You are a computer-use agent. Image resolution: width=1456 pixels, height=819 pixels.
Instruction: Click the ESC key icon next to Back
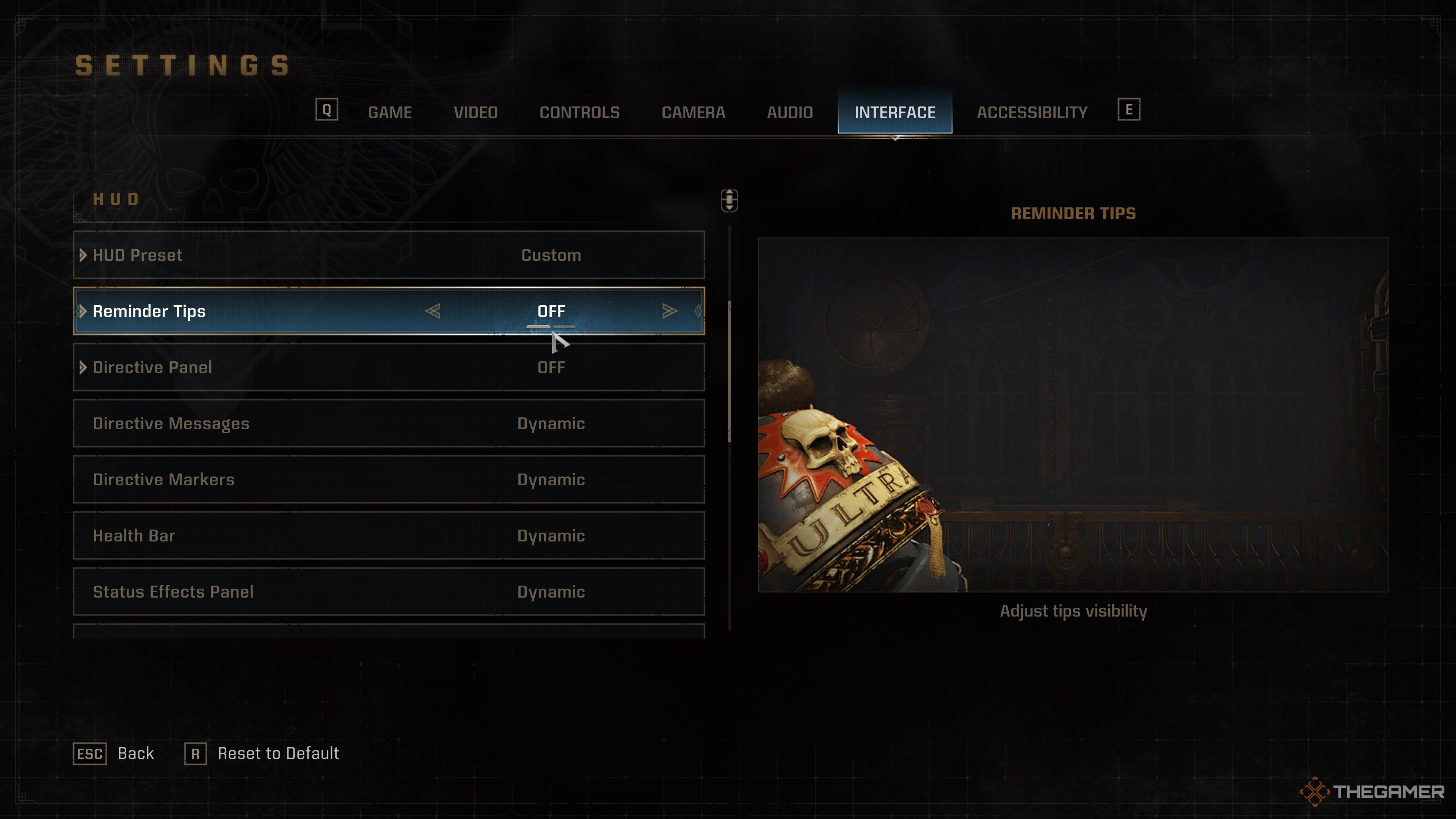tap(91, 753)
